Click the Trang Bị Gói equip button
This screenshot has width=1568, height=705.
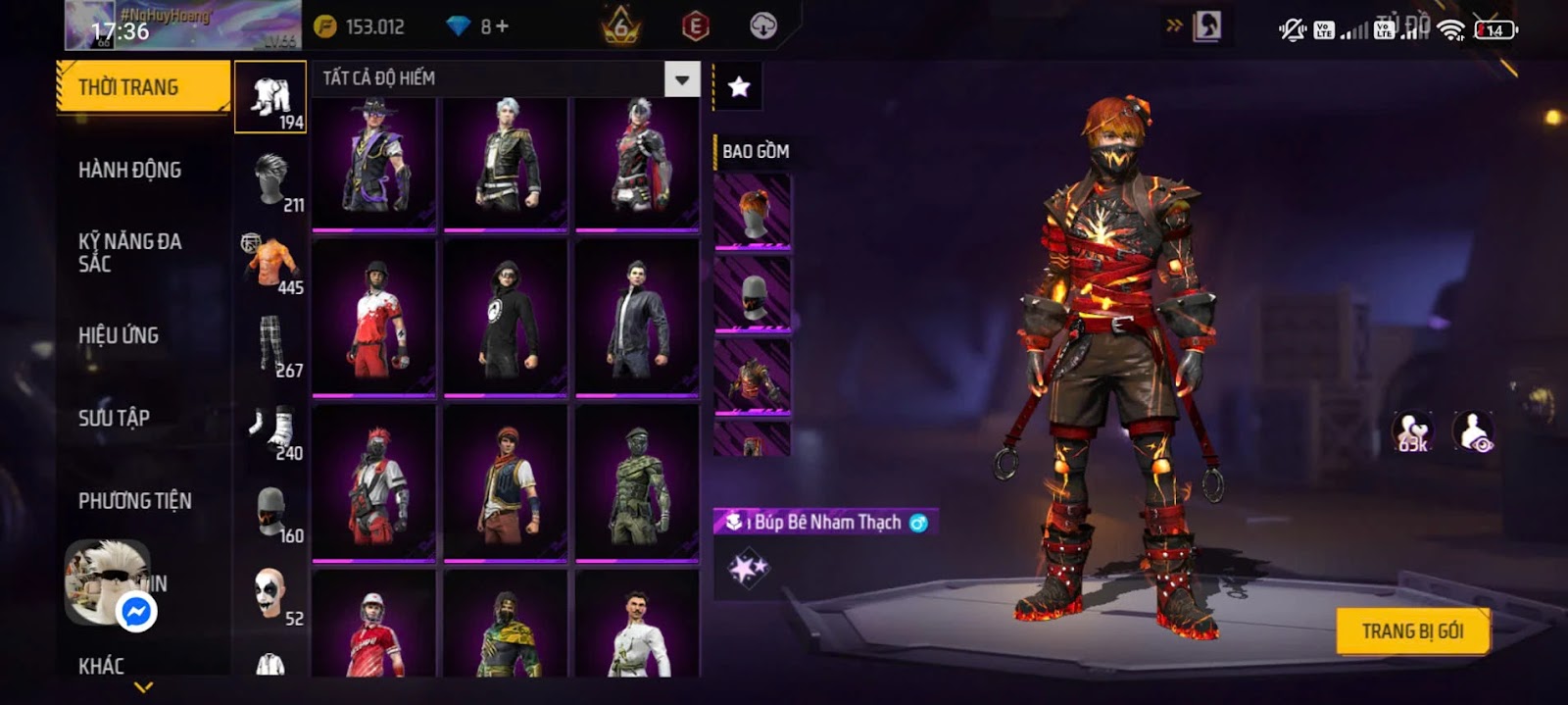click(1412, 631)
